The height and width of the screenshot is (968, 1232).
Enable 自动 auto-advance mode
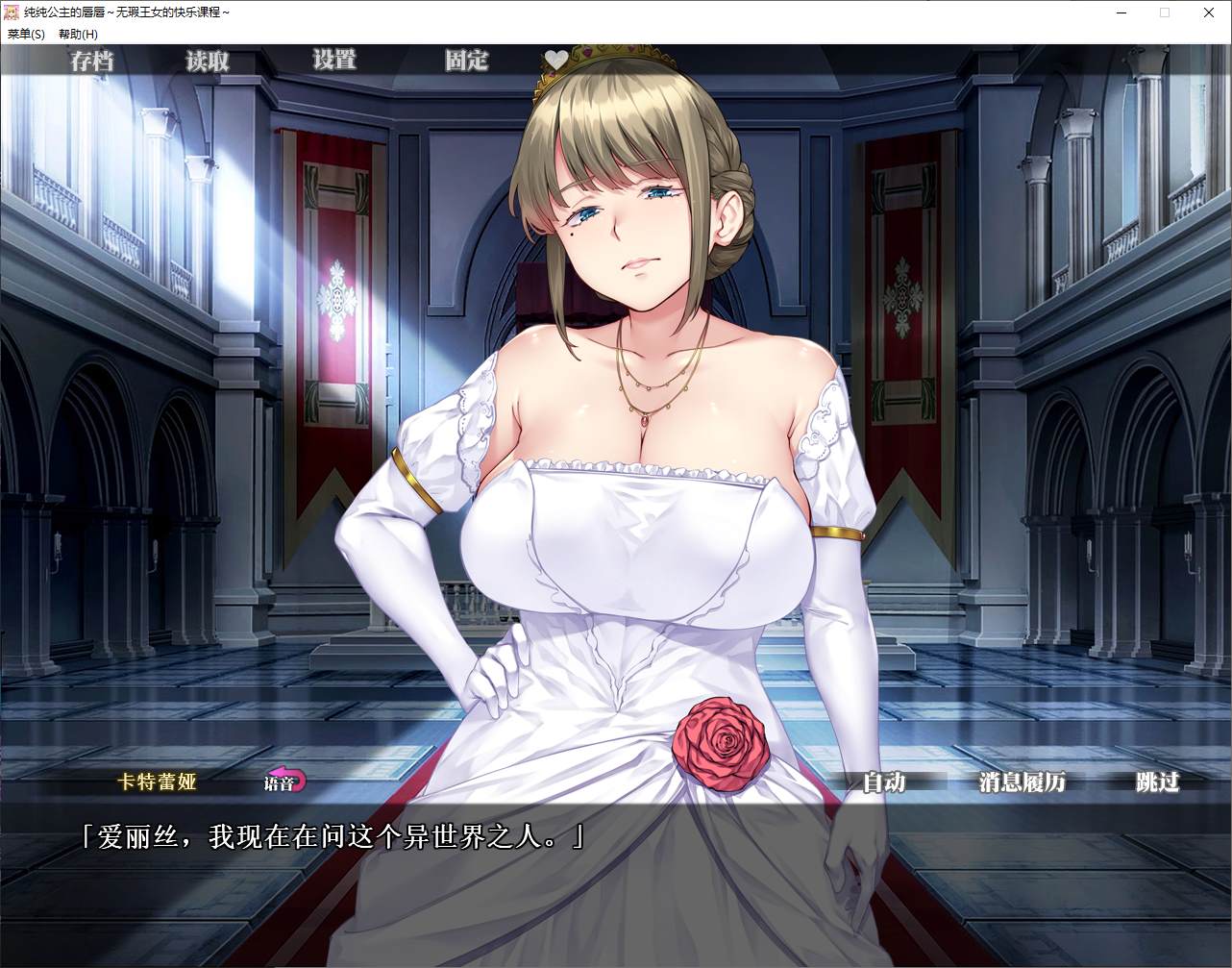(883, 782)
